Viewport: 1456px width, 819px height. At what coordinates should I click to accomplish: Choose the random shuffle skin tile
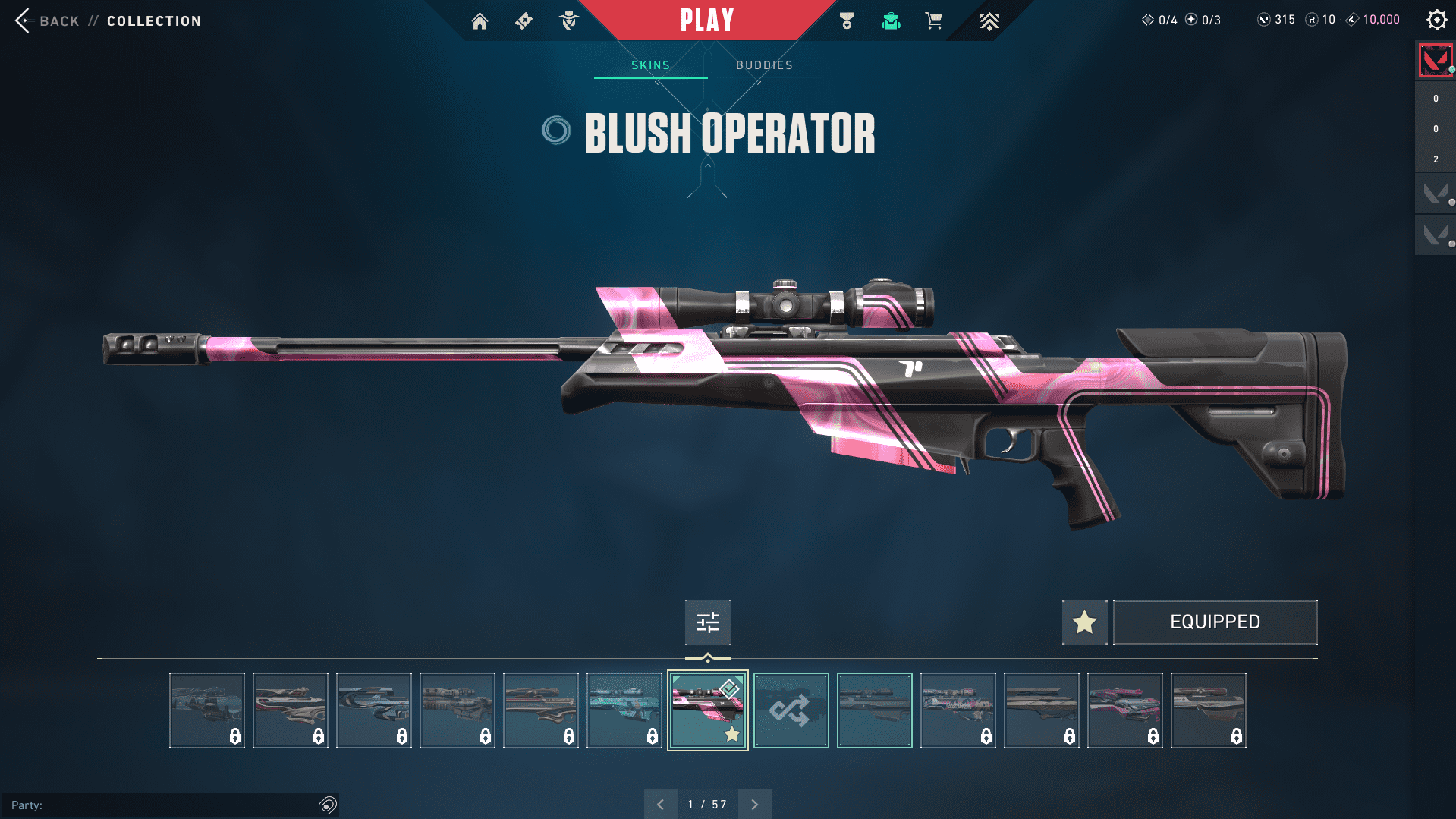coord(791,710)
